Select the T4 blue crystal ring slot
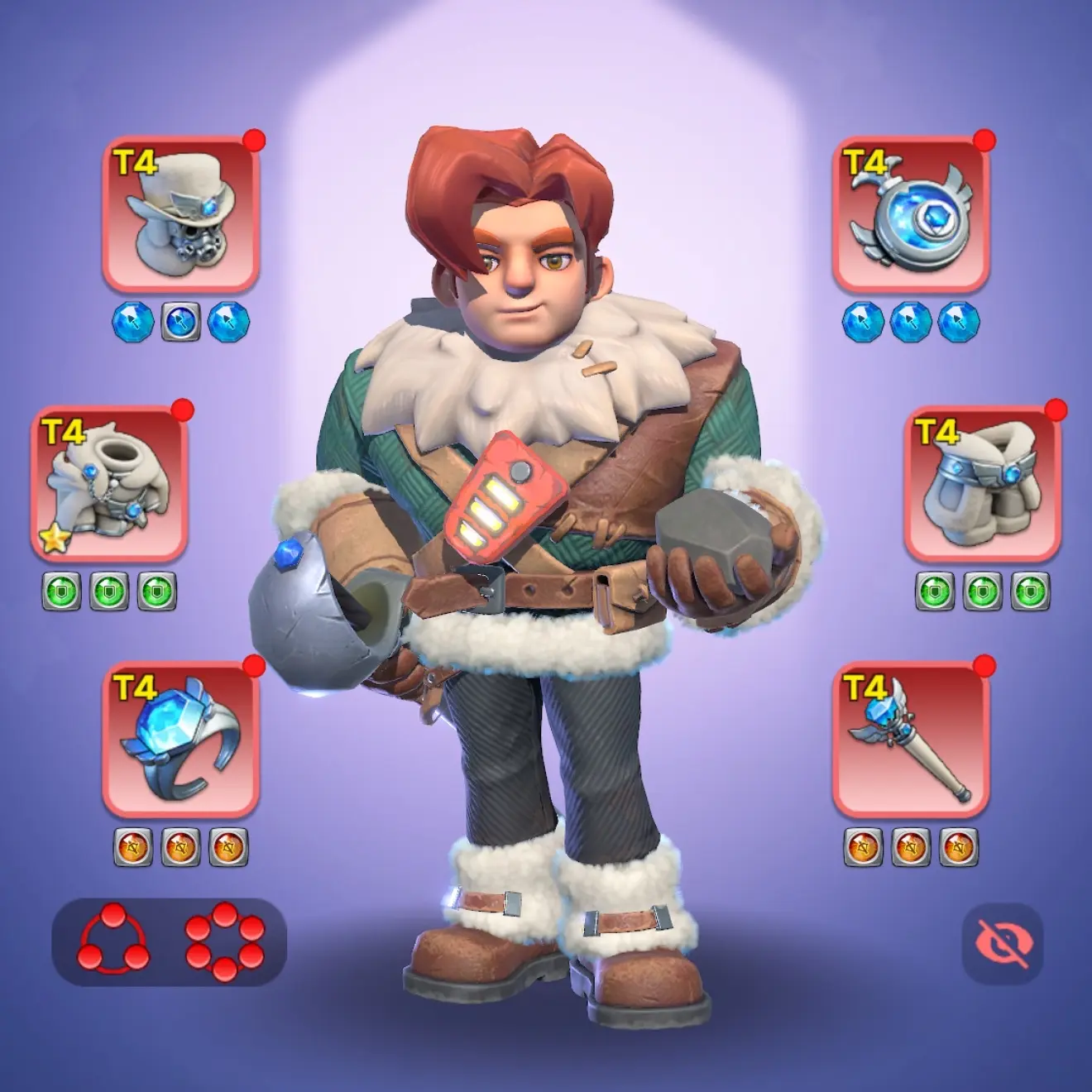Image resolution: width=1092 pixels, height=1092 pixels. click(181, 740)
